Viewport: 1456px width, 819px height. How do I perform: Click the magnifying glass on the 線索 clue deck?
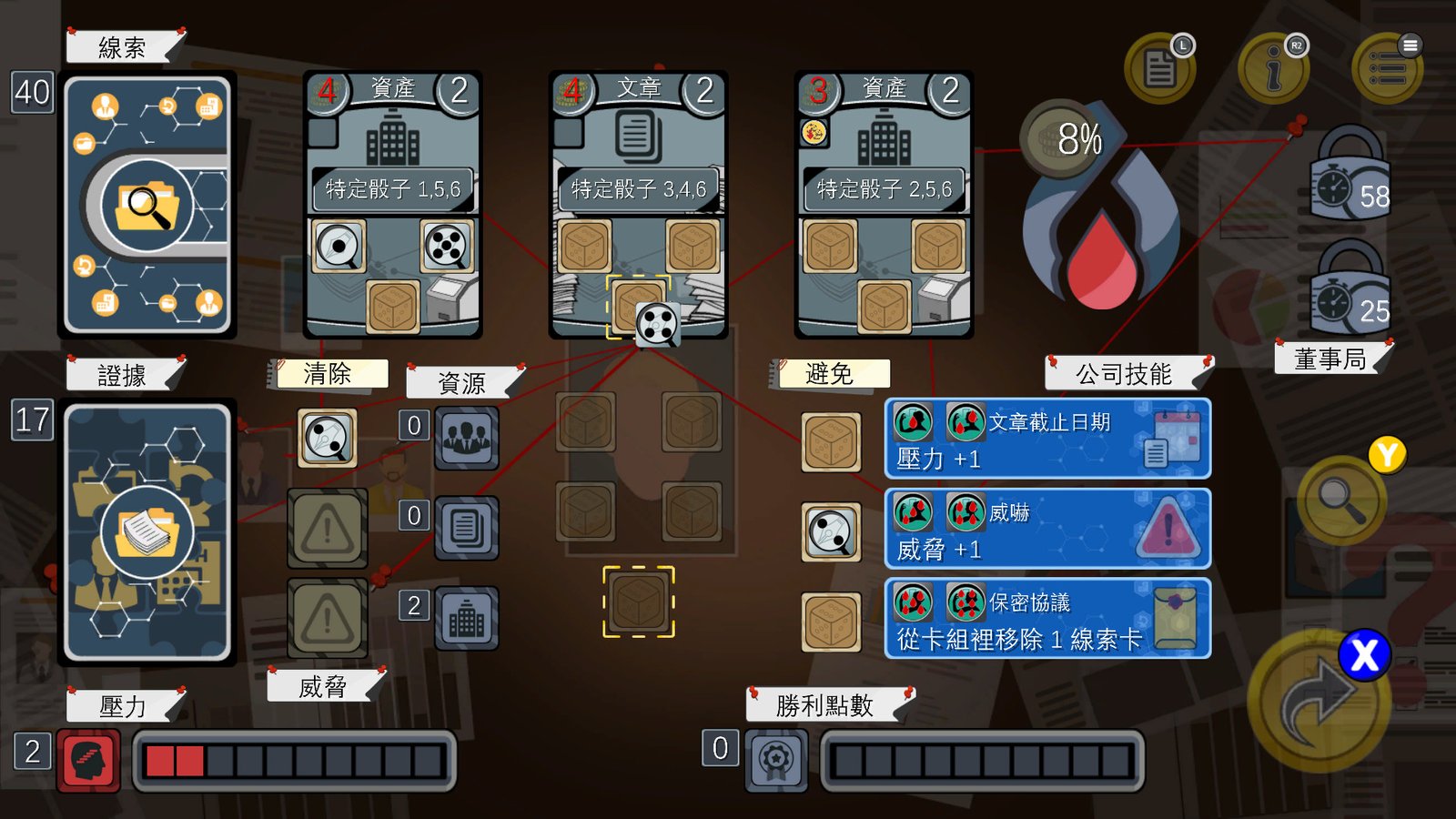(148, 202)
